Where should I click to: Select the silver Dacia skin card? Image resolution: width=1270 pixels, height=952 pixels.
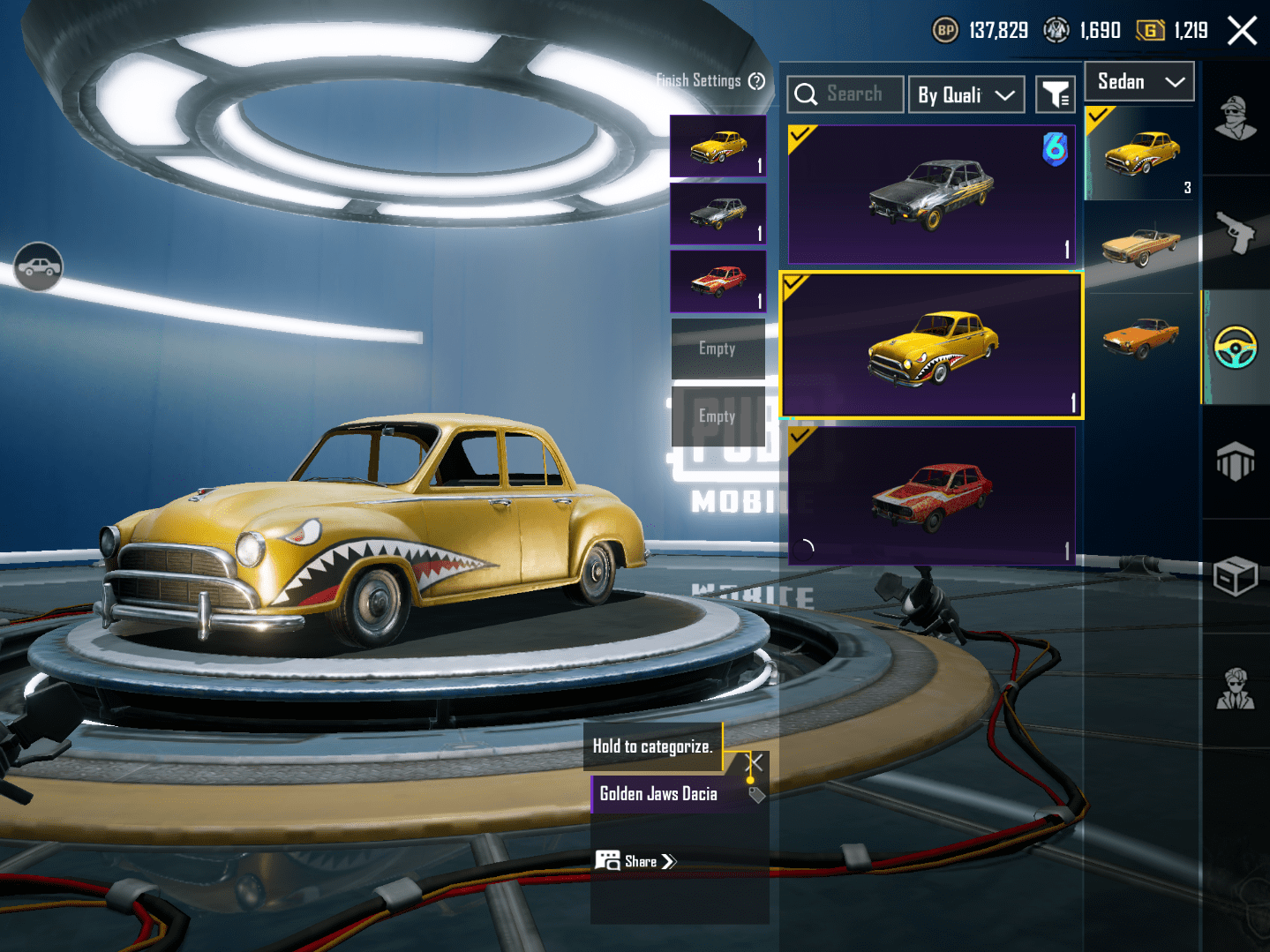931,194
